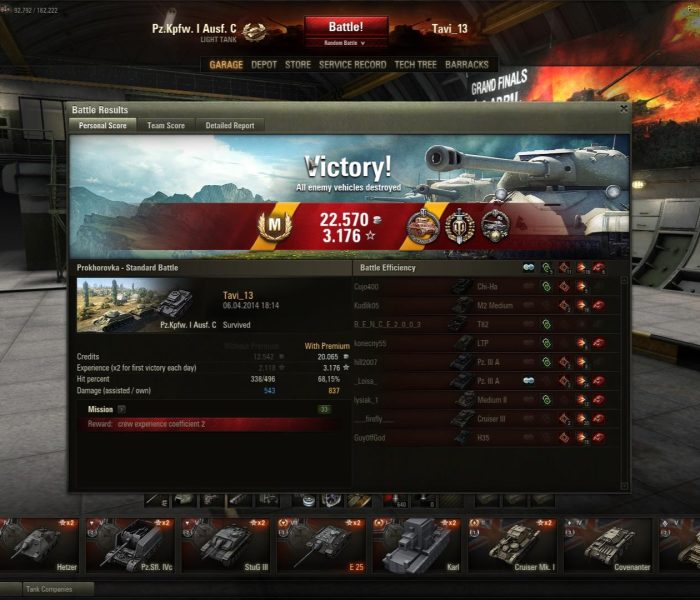Pick the Cruiser Mk. I from the carousel

[512, 545]
